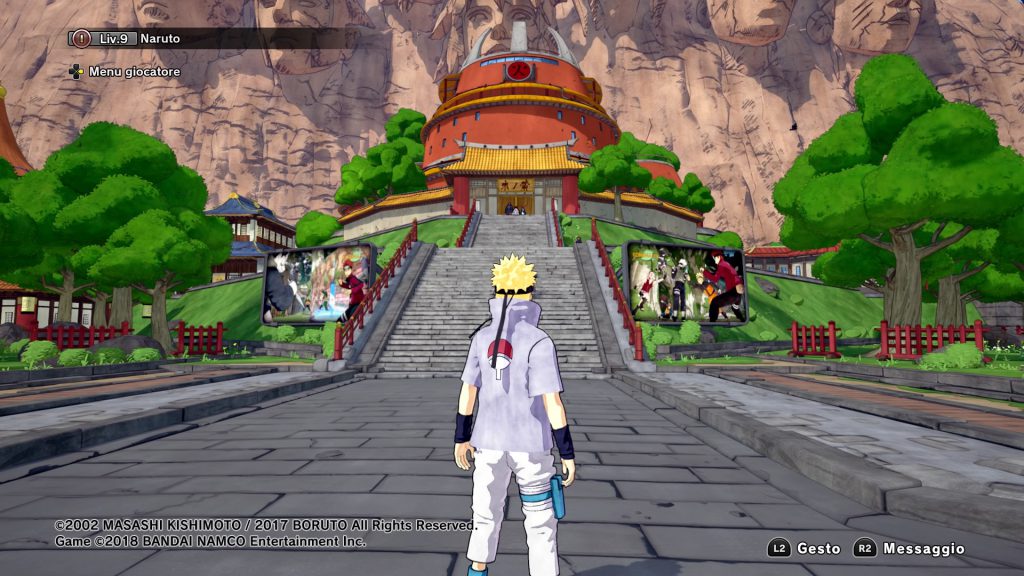Open the Messaggio chat option
Image resolution: width=1024 pixels, height=576 pixels.
909,548
